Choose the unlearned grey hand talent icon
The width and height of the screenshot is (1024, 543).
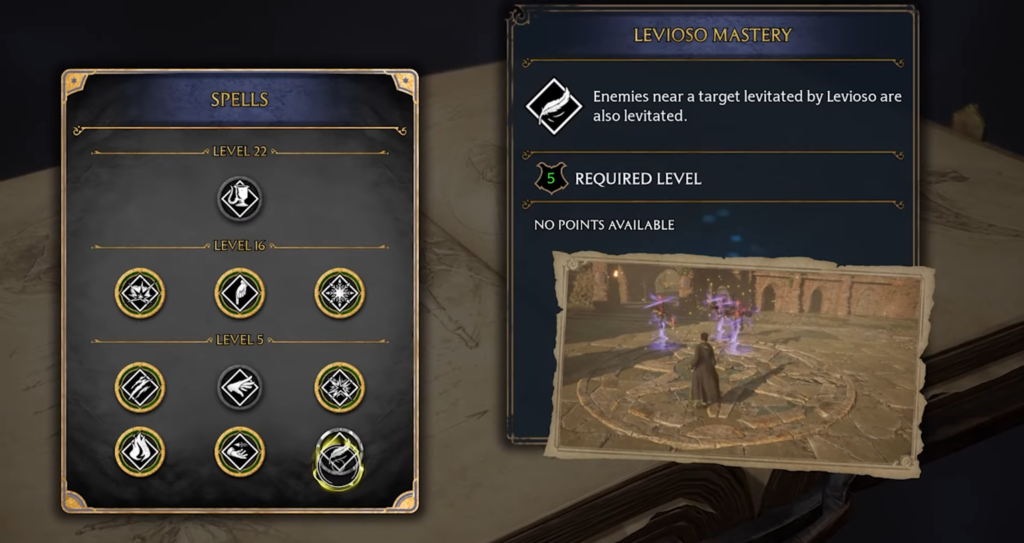[x=240, y=387]
